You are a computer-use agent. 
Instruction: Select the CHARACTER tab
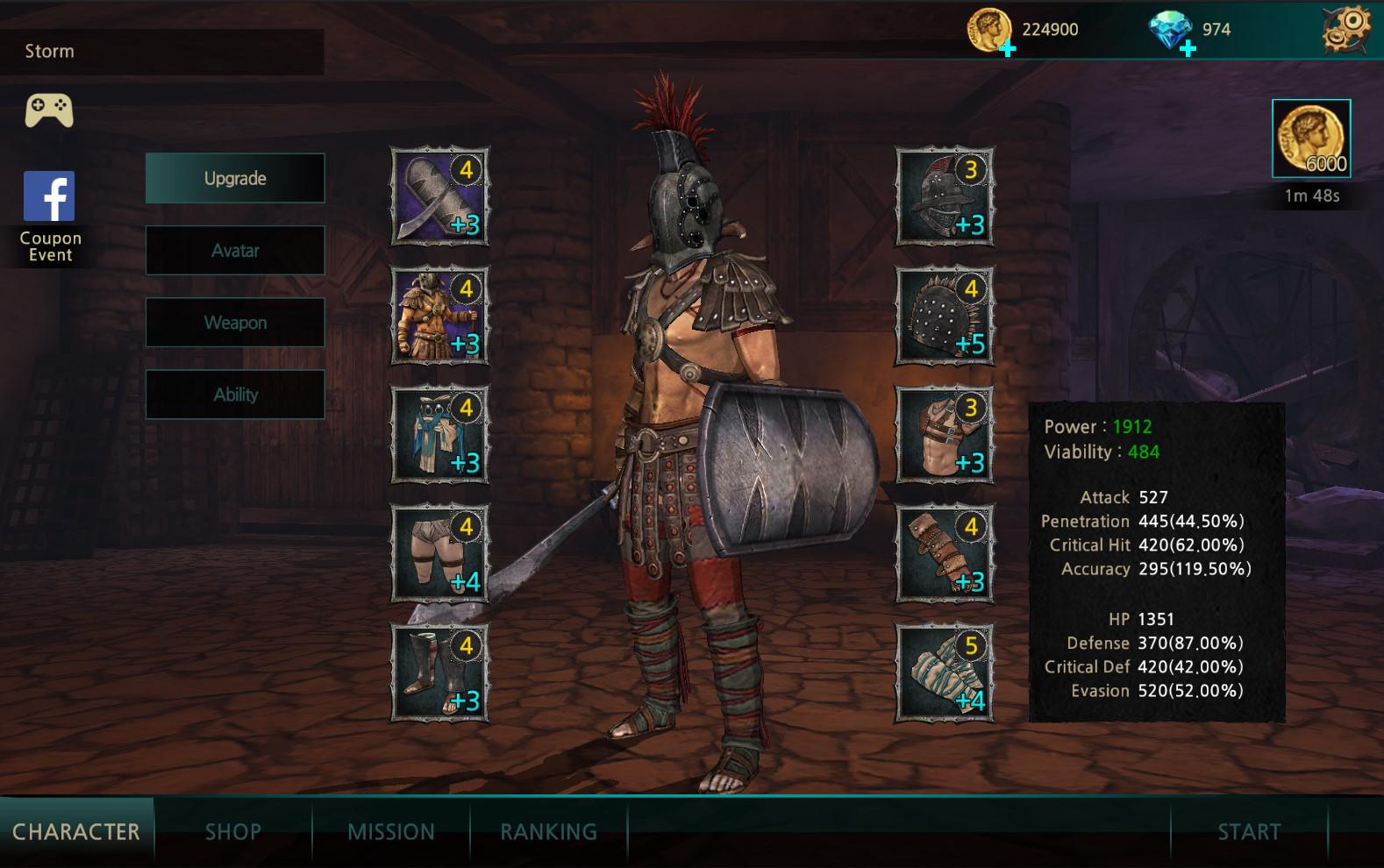[76, 831]
